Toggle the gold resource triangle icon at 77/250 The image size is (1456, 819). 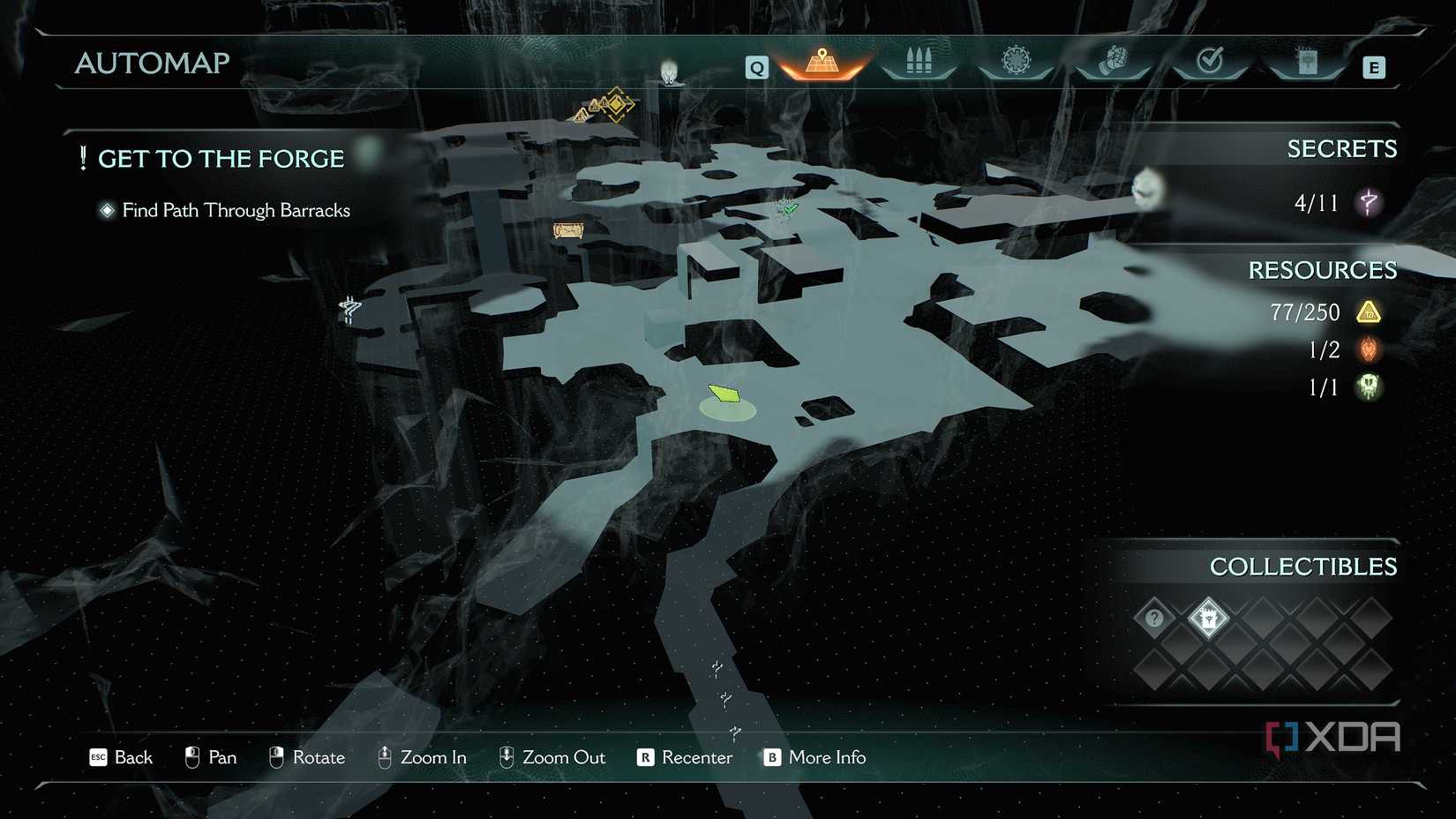click(1369, 312)
